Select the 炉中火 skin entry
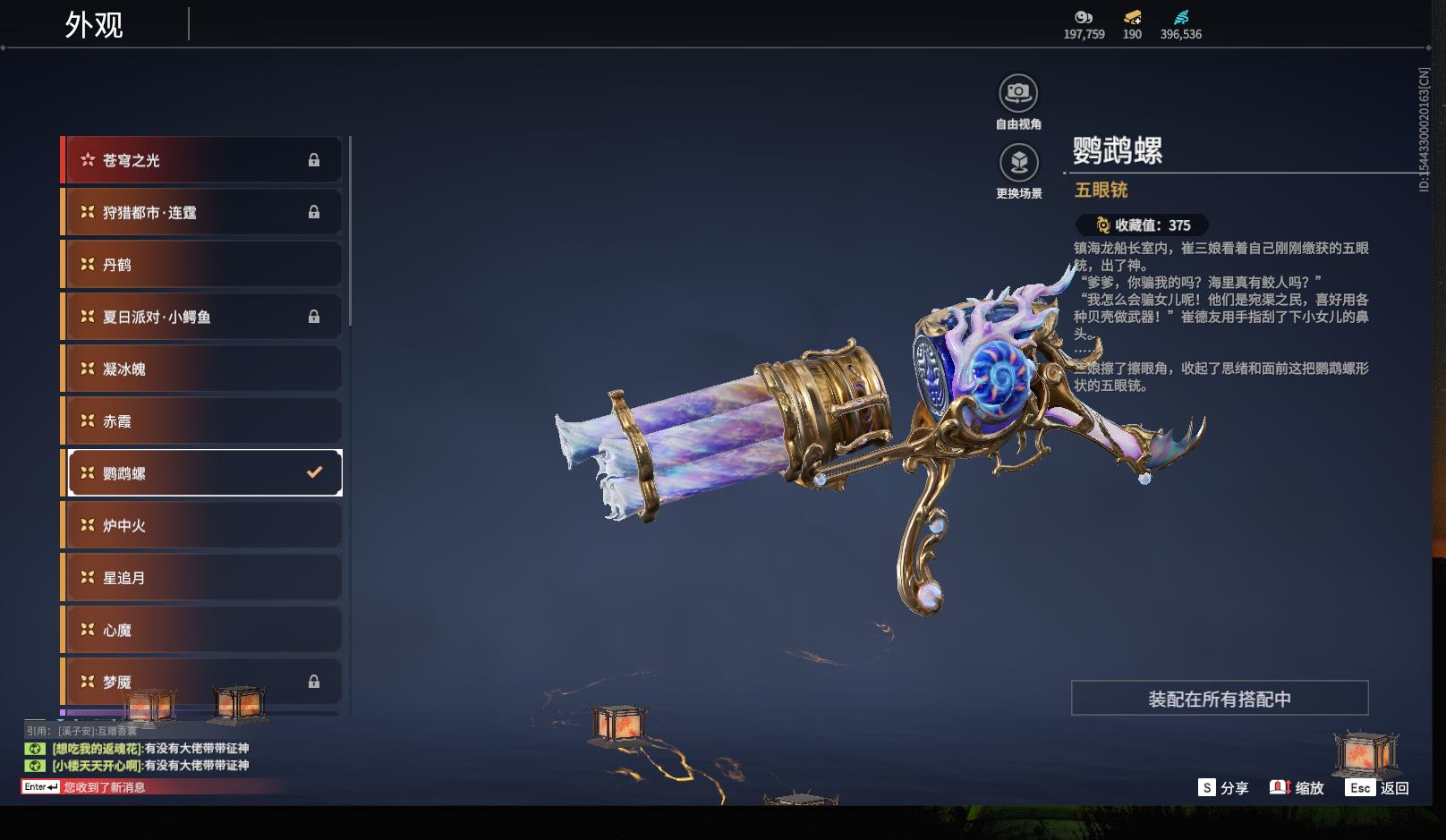 [x=202, y=525]
